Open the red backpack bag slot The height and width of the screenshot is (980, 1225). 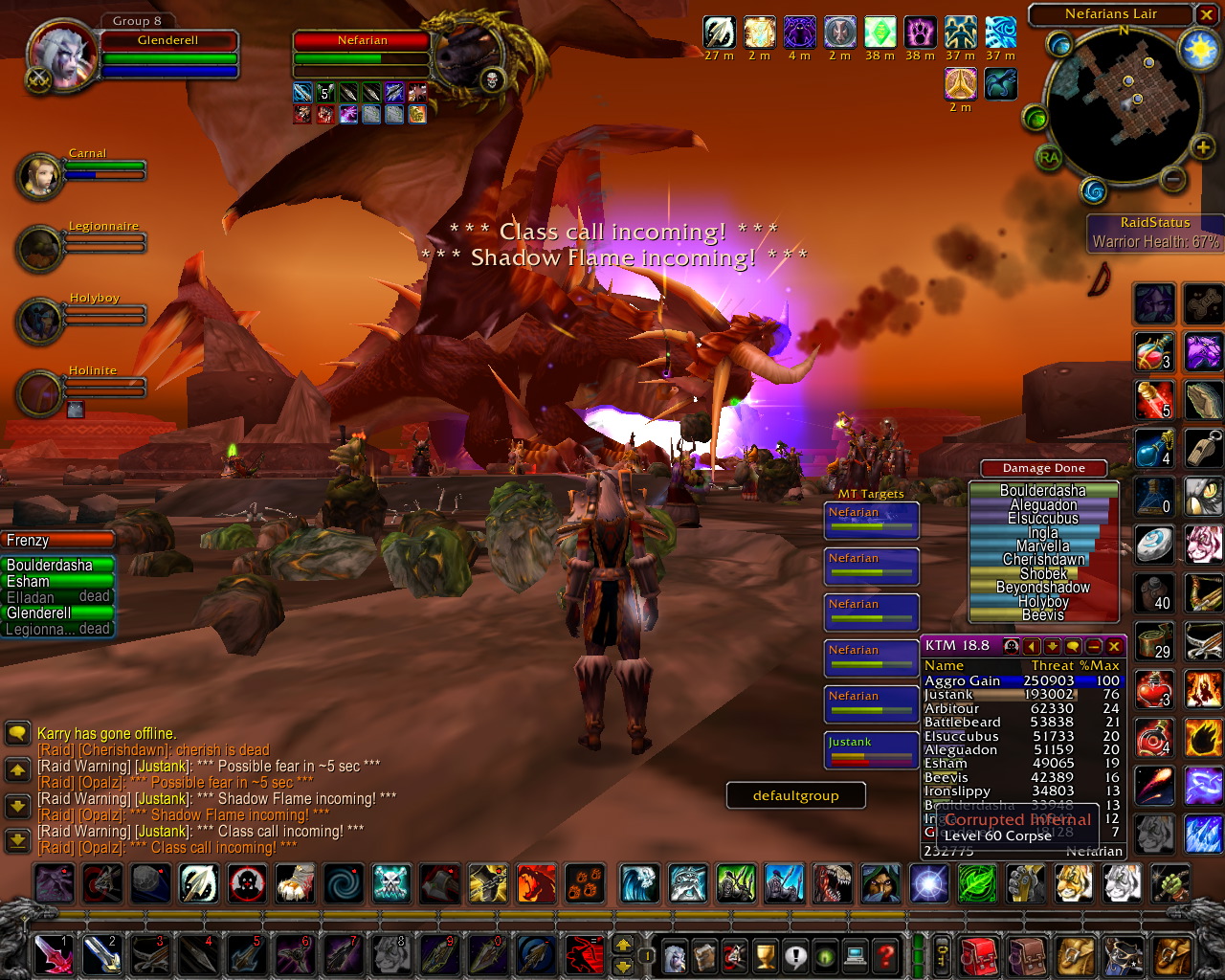click(978, 956)
